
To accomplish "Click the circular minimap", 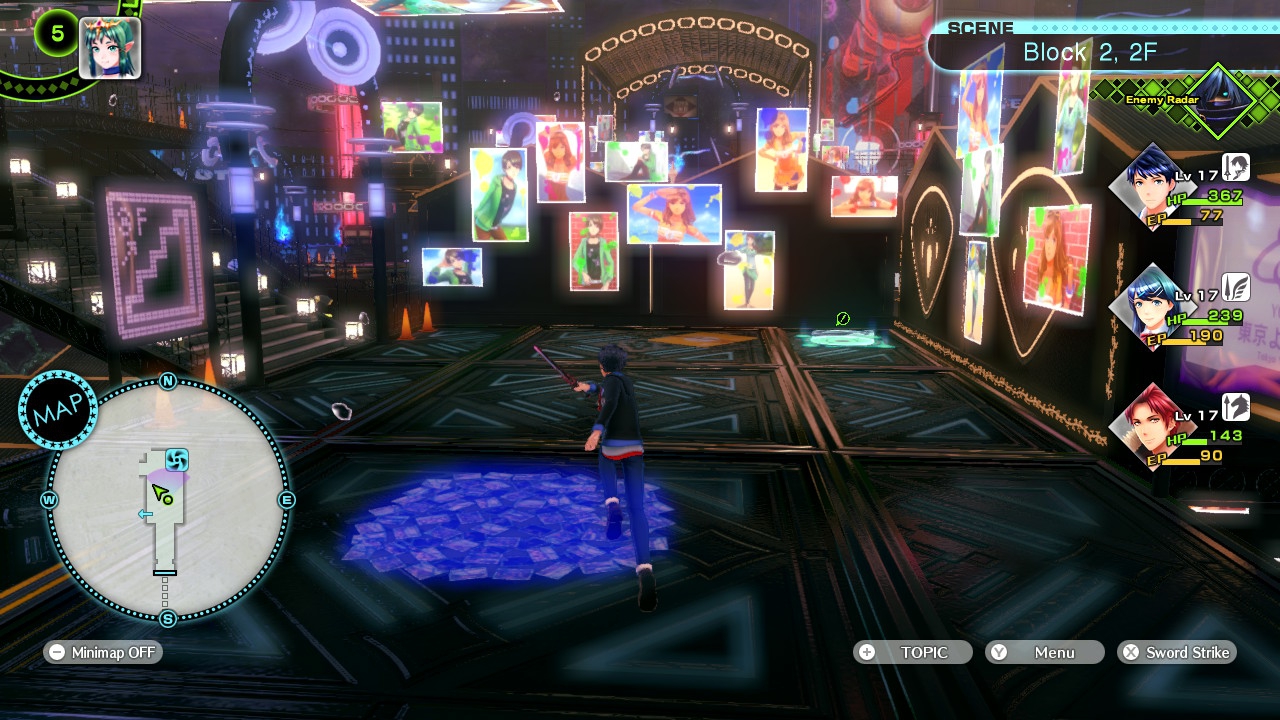I will click(167, 500).
